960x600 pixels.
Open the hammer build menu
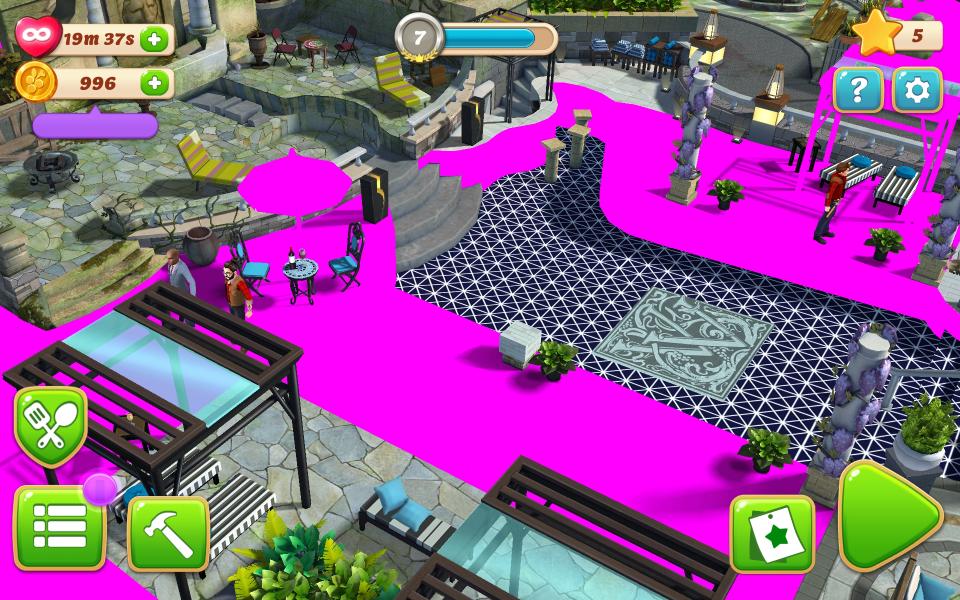pos(168,534)
